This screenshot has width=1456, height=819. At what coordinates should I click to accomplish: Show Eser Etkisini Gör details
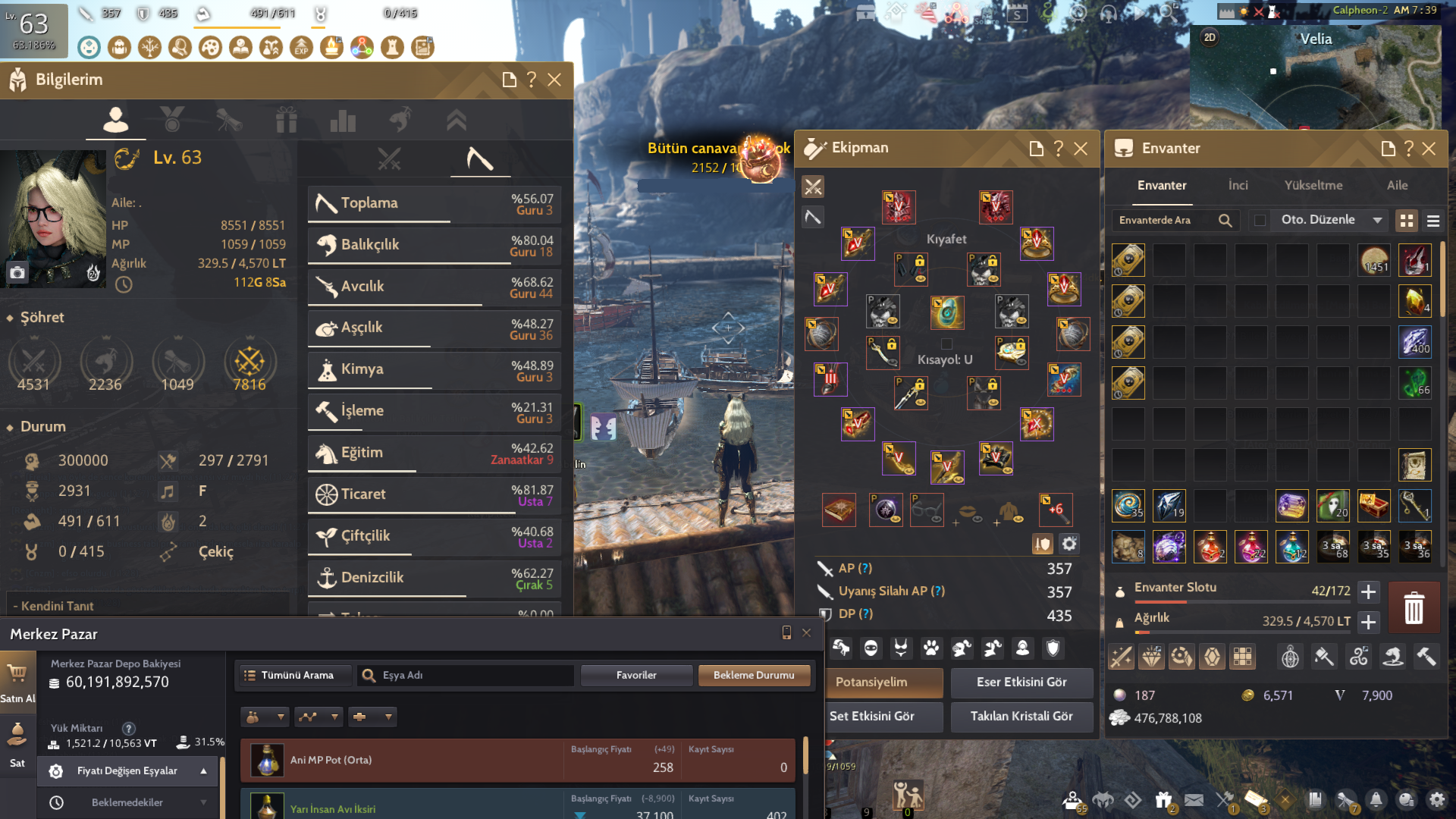pyautogui.click(x=1021, y=682)
